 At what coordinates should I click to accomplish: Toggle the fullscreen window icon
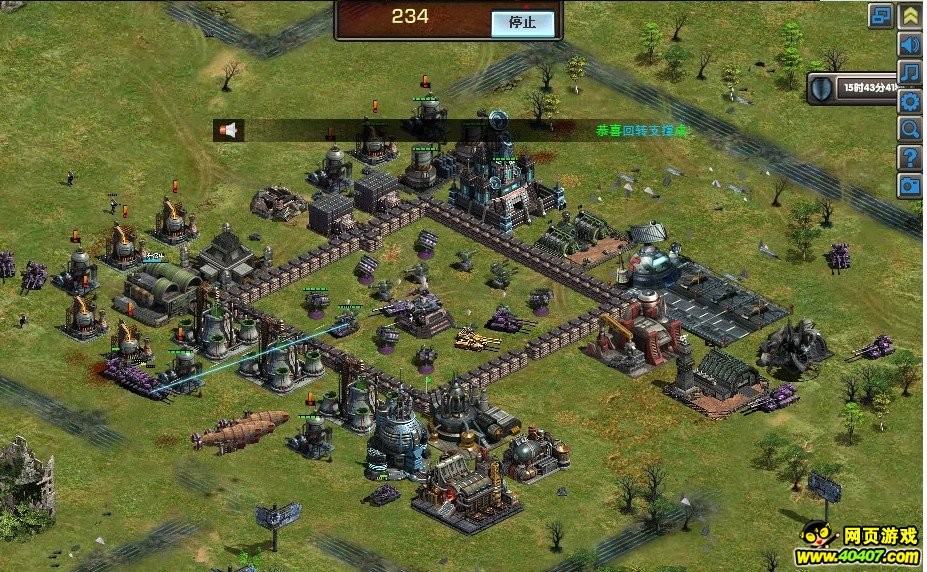881,15
